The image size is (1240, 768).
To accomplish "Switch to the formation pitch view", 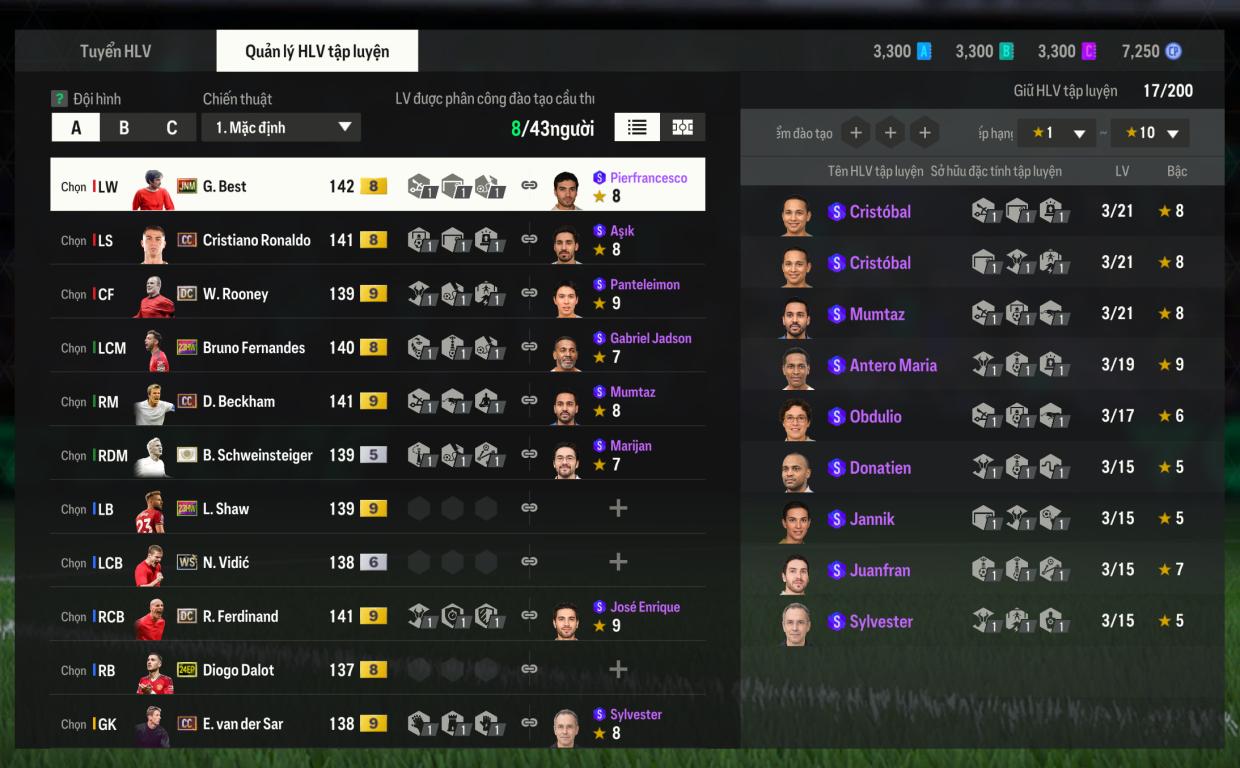I will click(682, 127).
